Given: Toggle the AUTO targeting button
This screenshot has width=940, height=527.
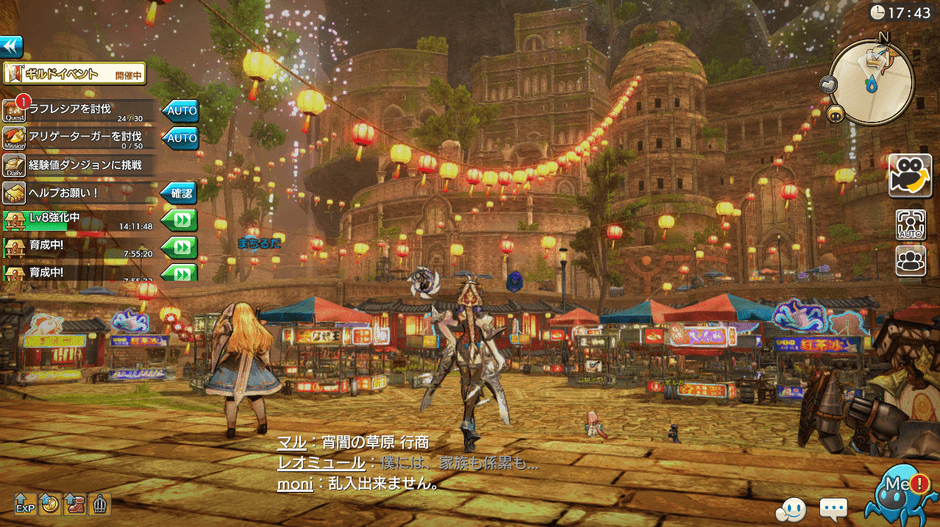Looking at the screenshot, I should [x=910, y=224].
